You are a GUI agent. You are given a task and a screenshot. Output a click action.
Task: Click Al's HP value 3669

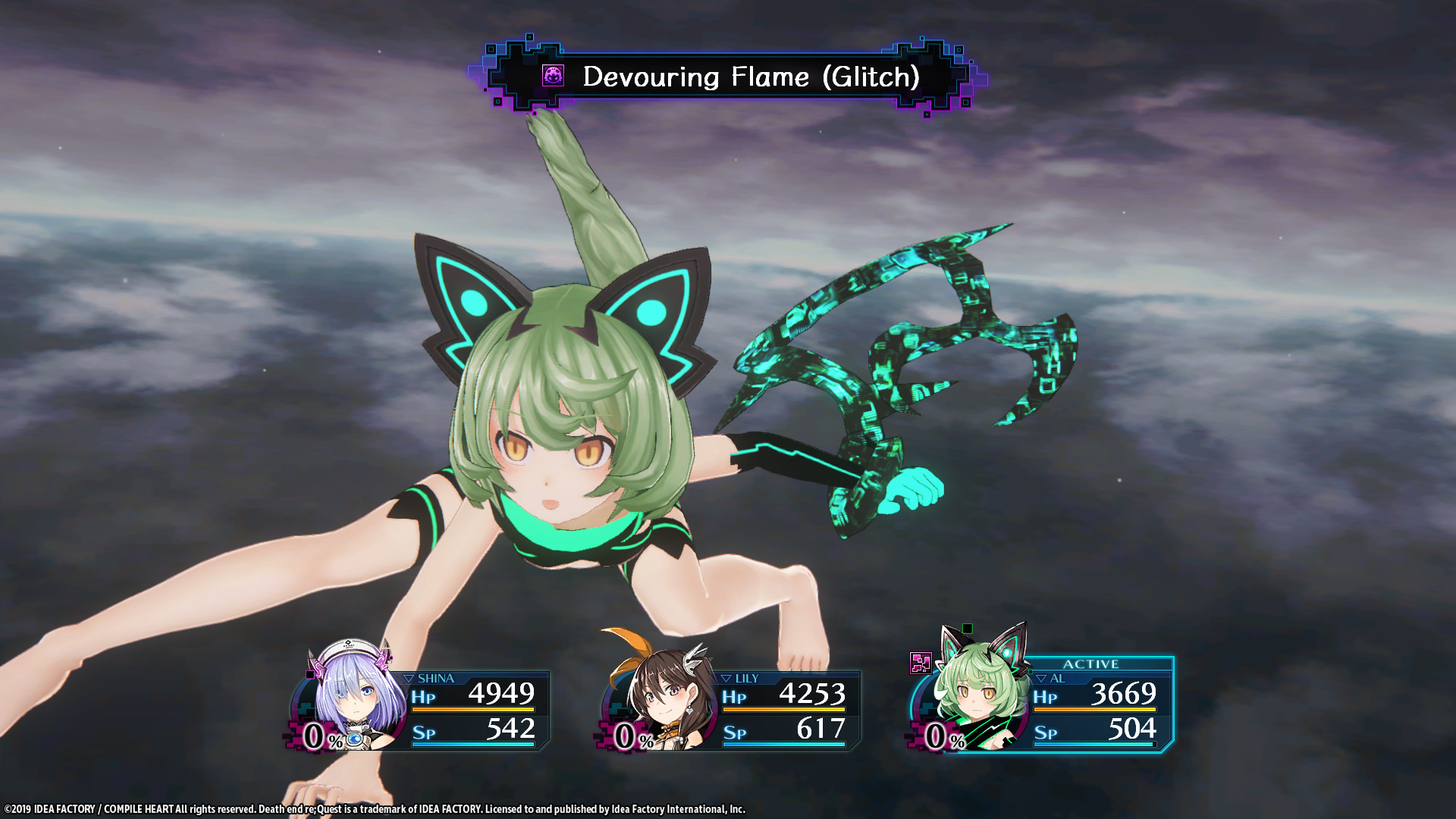pyautogui.click(x=1125, y=694)
